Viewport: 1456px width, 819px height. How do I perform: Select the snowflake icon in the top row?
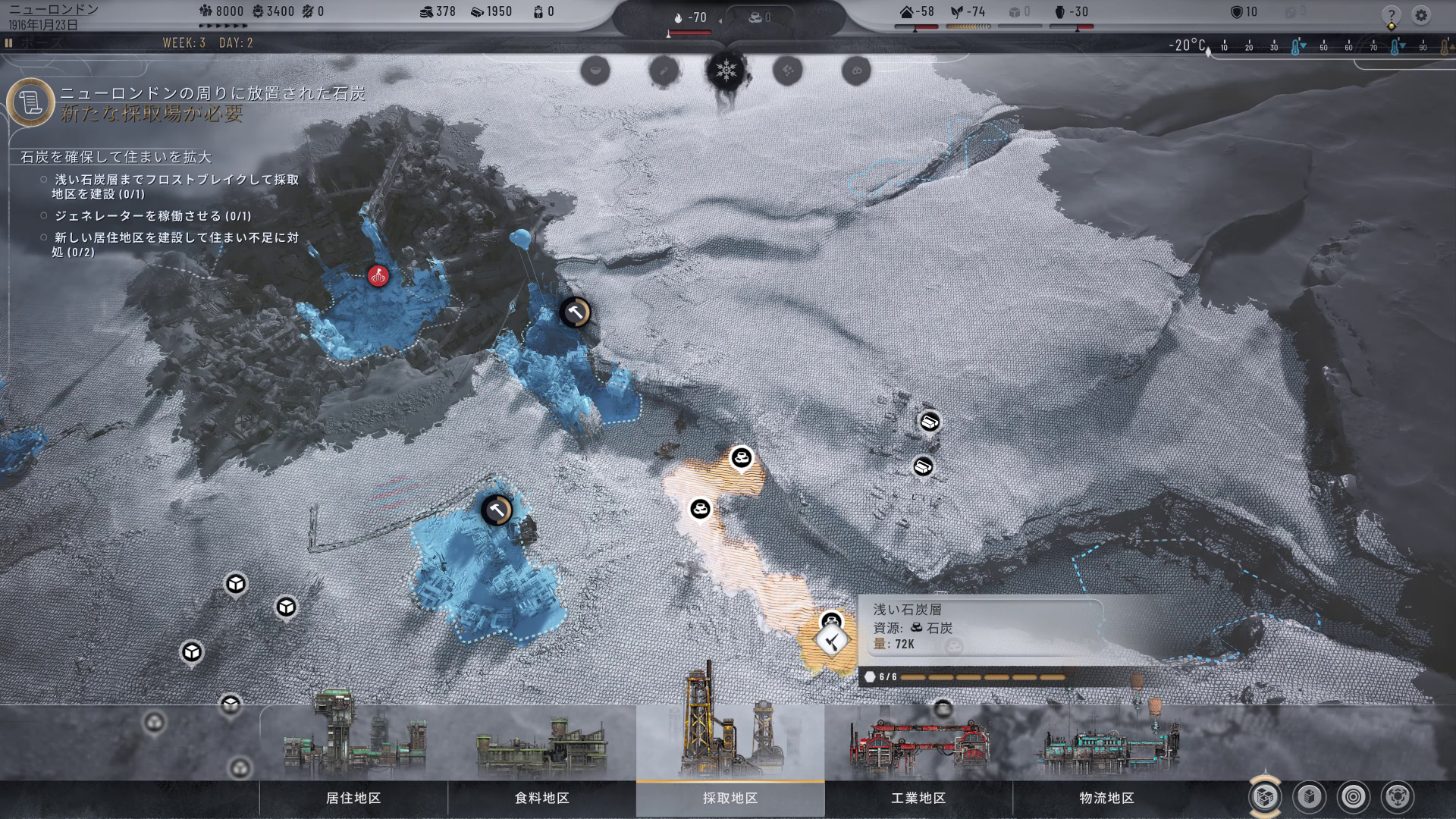point(726,71)
